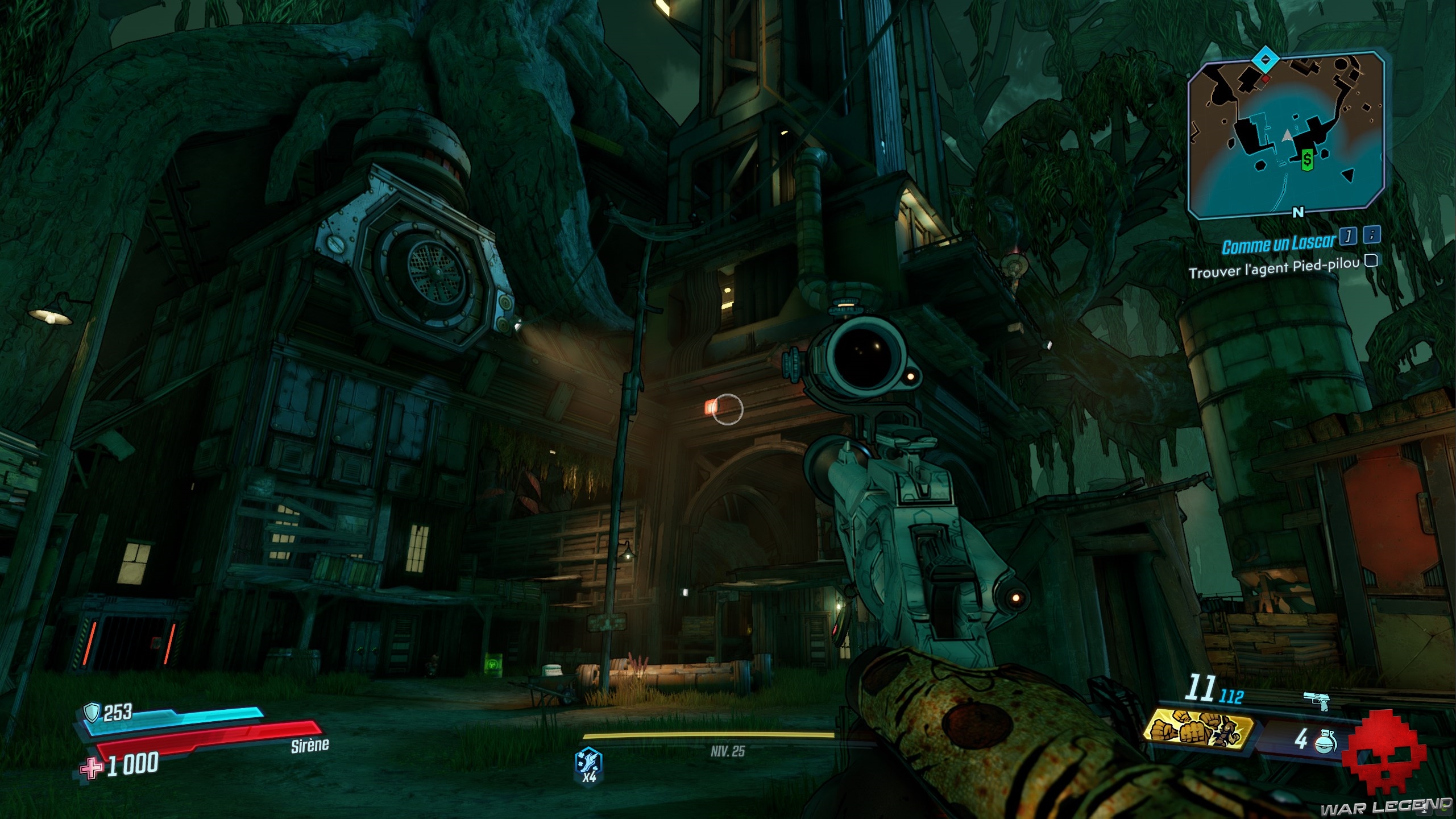This screenshot has height=819, width=1456.
Task: Toggle the Trouver l'agent Pied-pilou objective checkbox
Action: 1371,261
